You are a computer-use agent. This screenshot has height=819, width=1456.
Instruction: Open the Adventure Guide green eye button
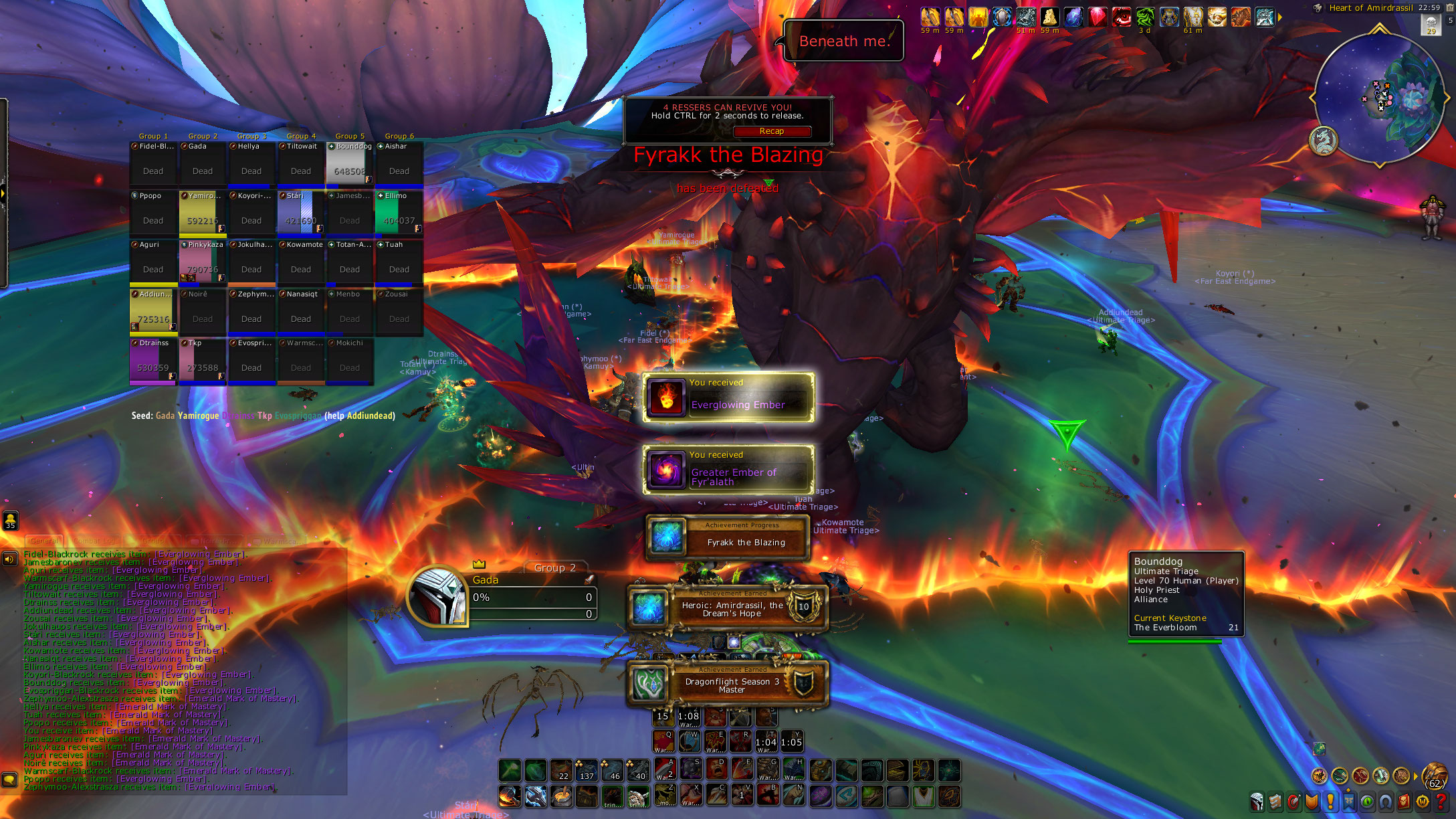(x=1367, y=801)
